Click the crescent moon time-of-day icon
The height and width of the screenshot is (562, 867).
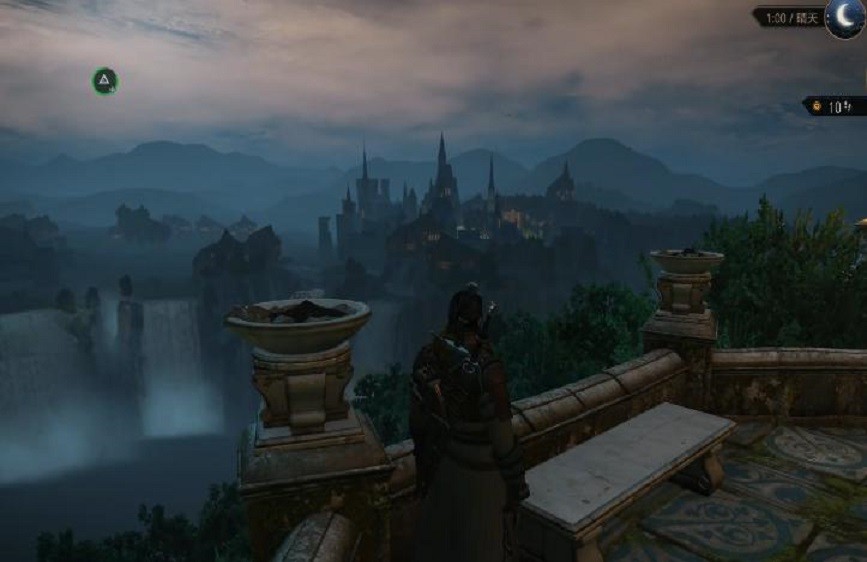tap(844, 18)
